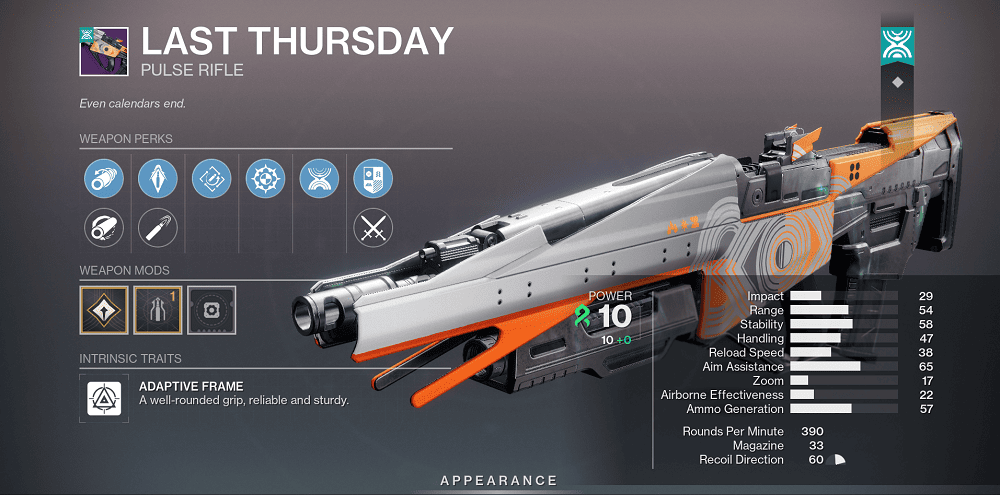The image size is (1000, 495).
Task: View the hourglass-shaped origin trait perk
Action: click(x=319, y=180)
